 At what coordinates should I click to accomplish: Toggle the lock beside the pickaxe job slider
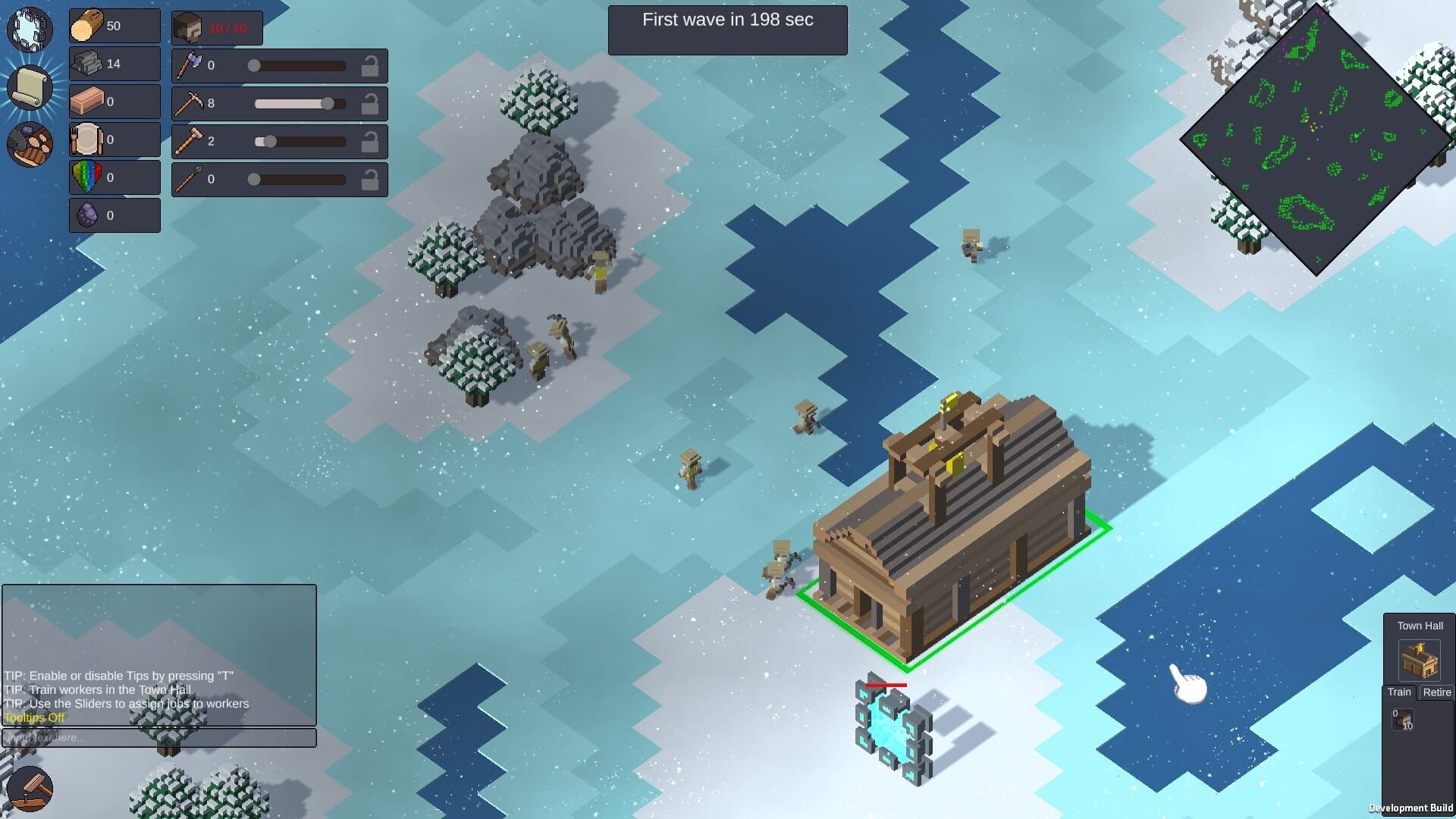pos(371,103)
